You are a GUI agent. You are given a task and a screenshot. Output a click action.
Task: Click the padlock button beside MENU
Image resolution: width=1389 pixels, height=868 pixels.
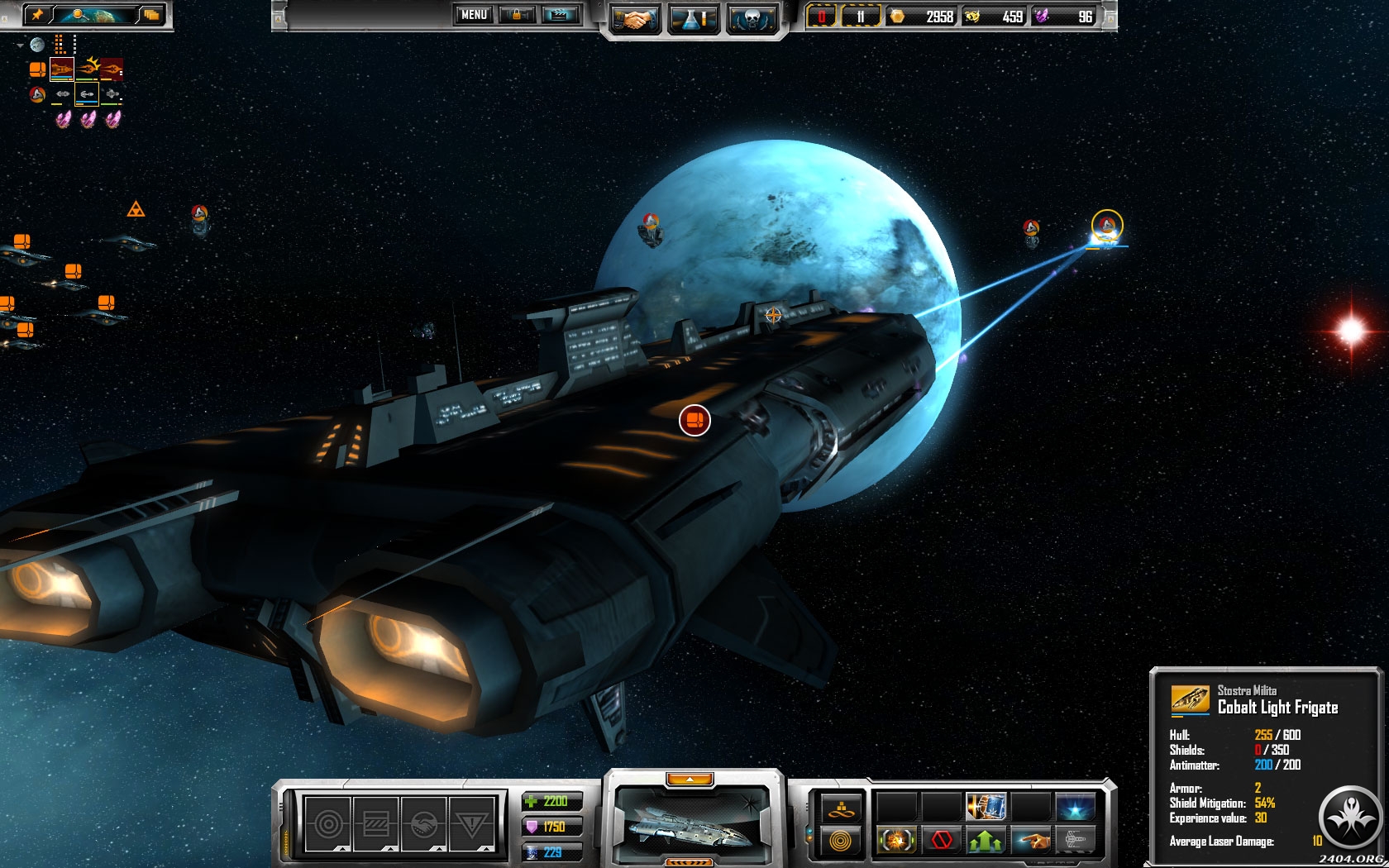518,15
